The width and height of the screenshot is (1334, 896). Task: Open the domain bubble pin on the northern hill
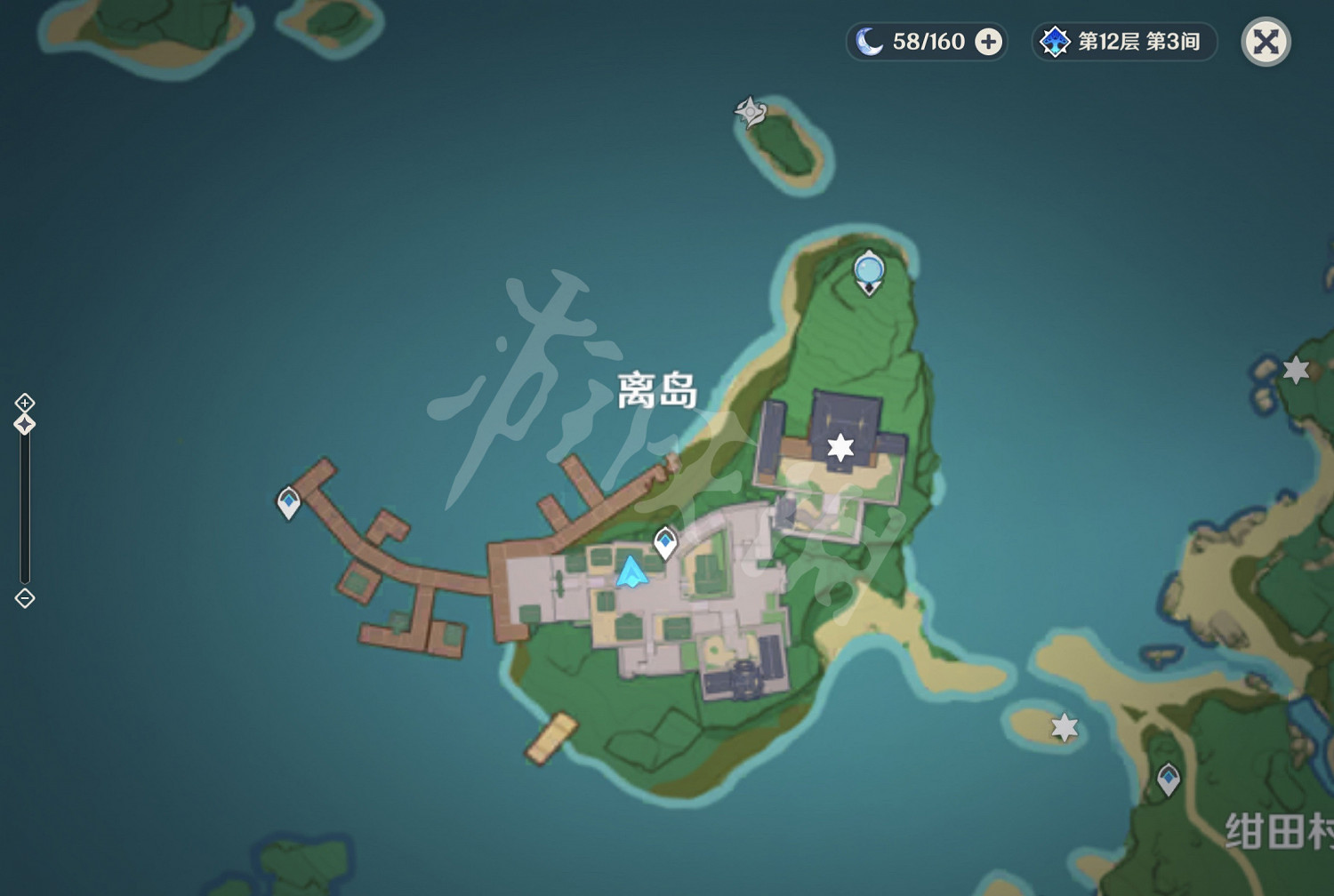[867, 271]
